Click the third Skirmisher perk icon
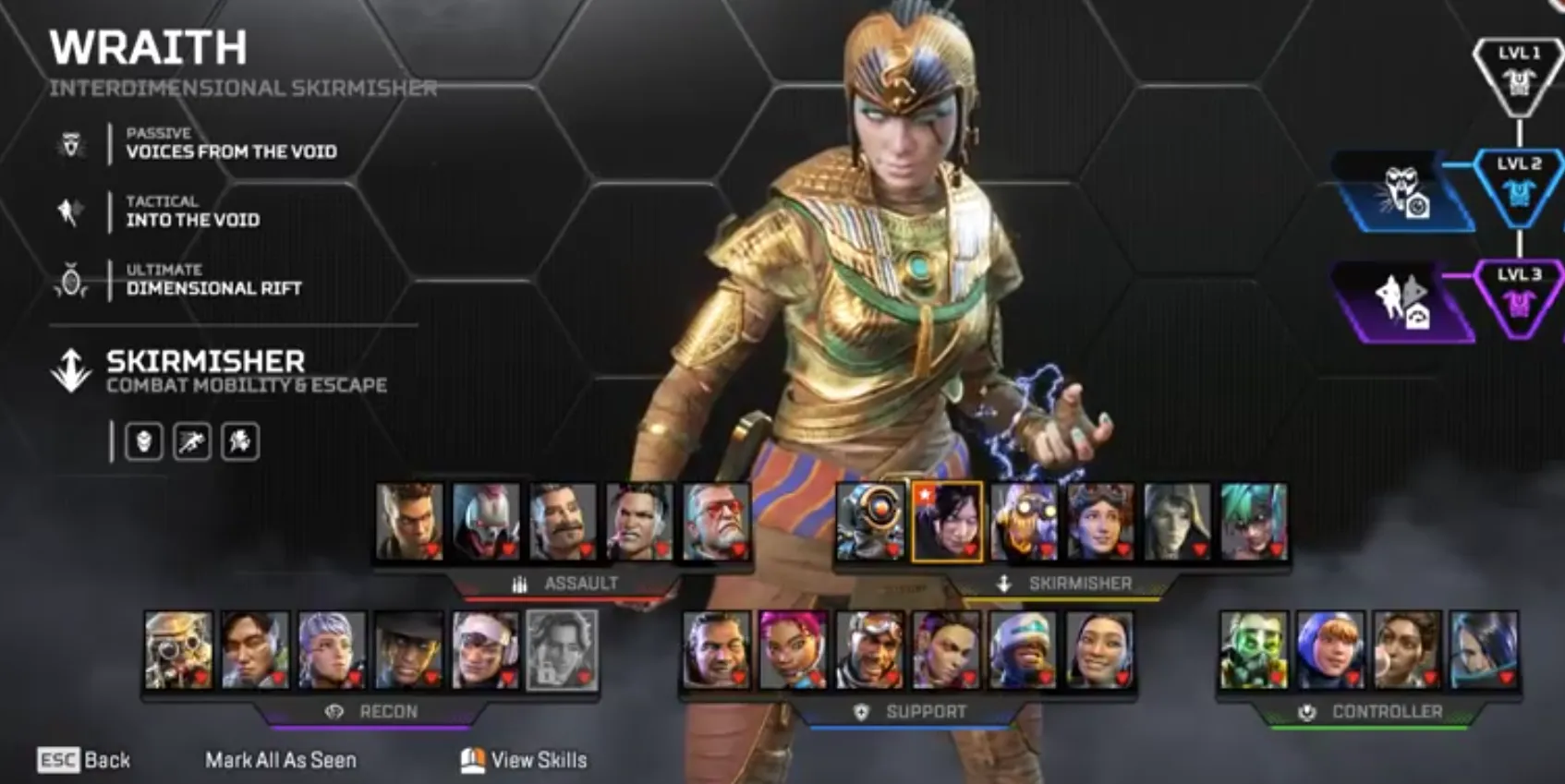The image size is (1565, 784). point(240,441)
